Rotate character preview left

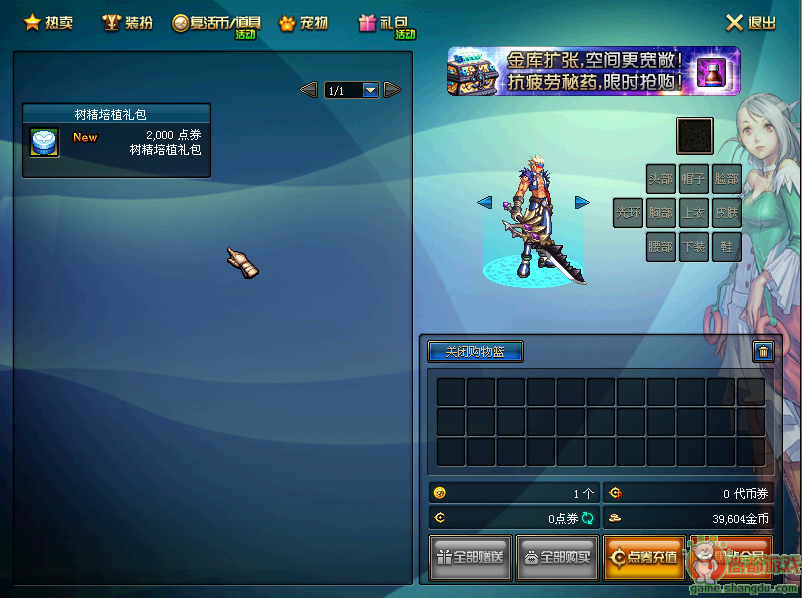click(x=485, y=202)
